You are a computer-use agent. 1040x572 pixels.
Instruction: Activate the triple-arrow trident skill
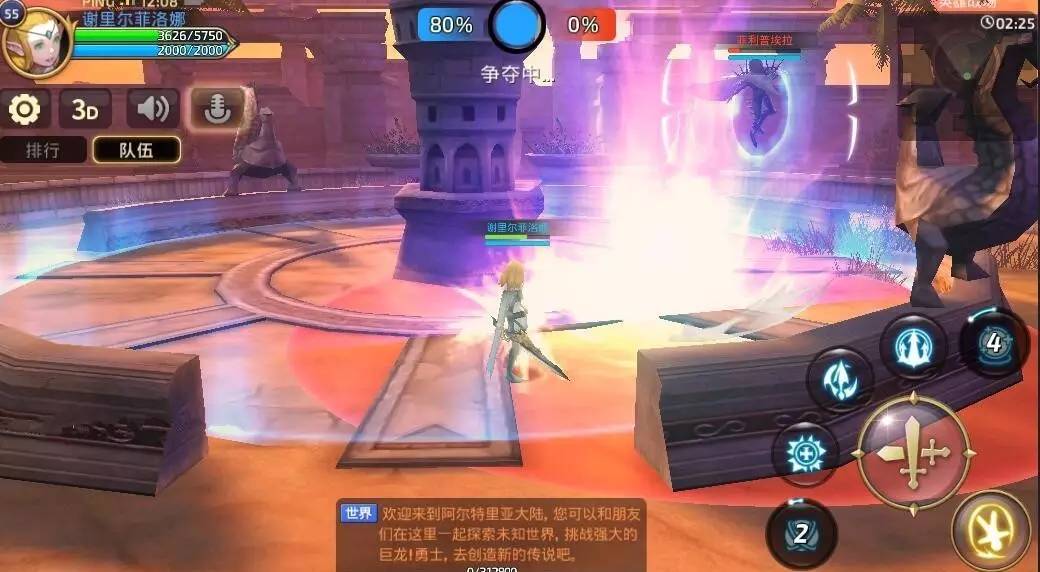coord(914,346)
